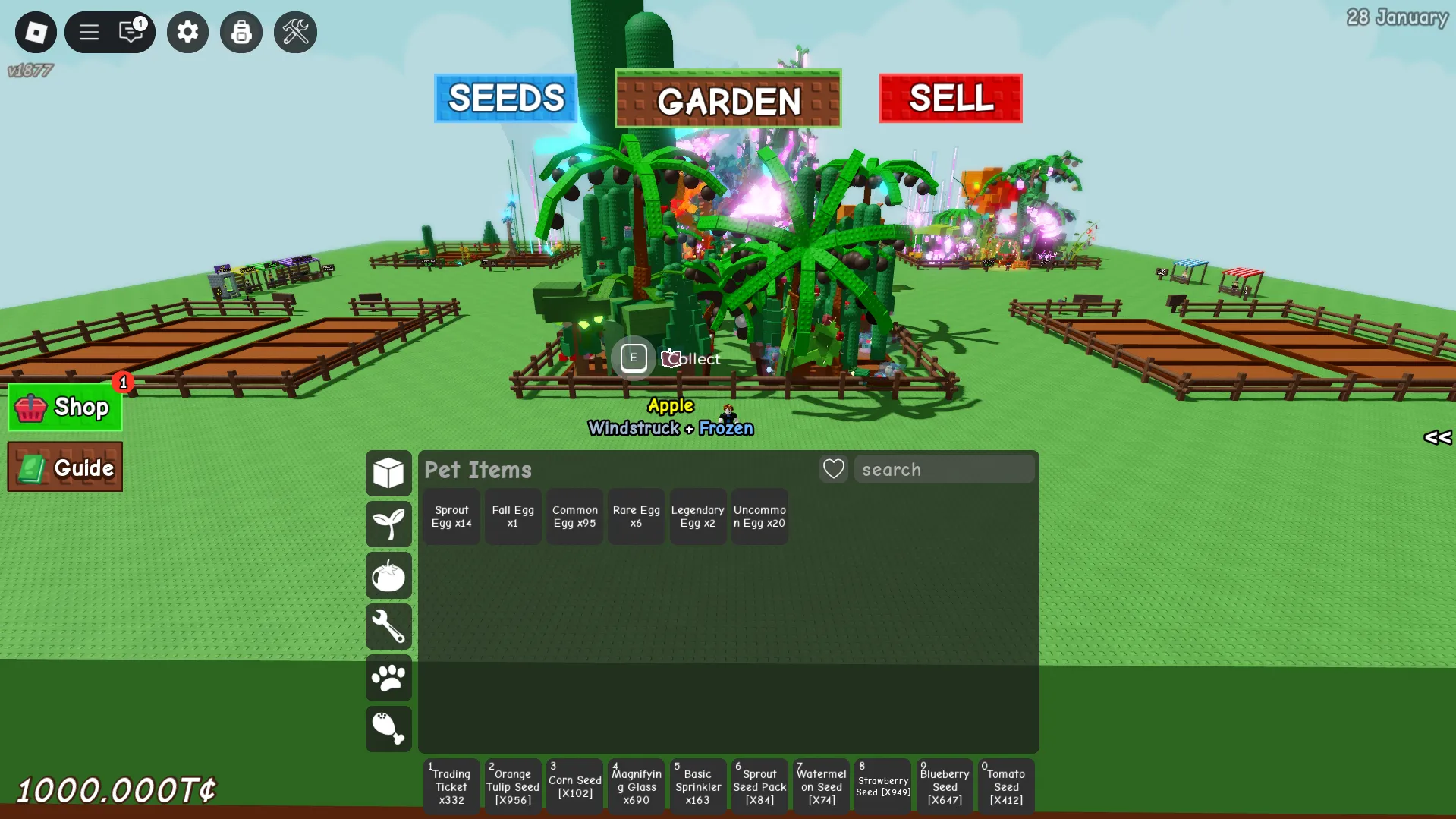Open the Roblox settings gear
Screen dimensions: 1456x819
click(x=187, y=32)
